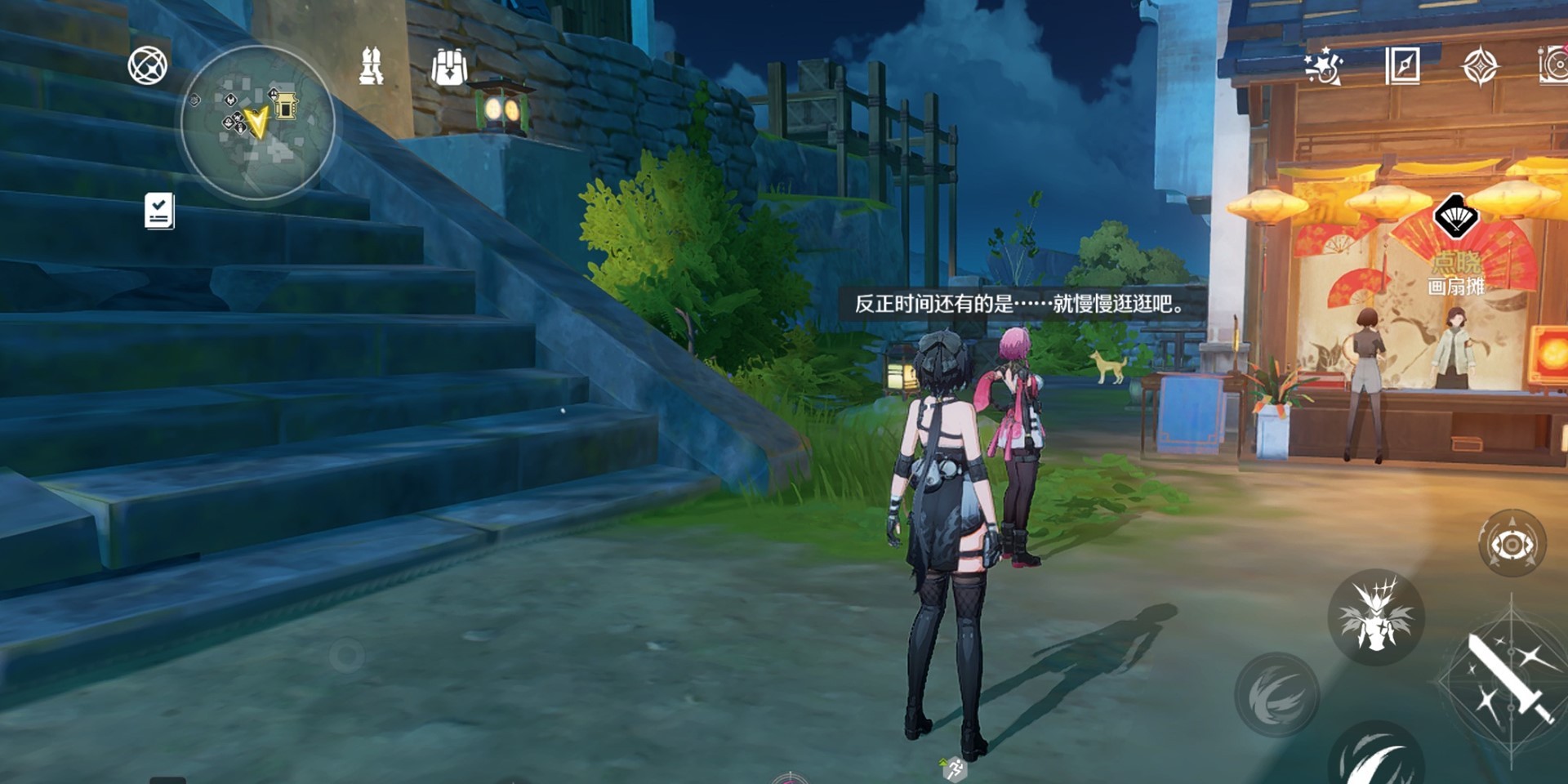Viewport: 1568px width, 784px height.
Task: Tap the sword basic attack button
Action: (1509, 679)
